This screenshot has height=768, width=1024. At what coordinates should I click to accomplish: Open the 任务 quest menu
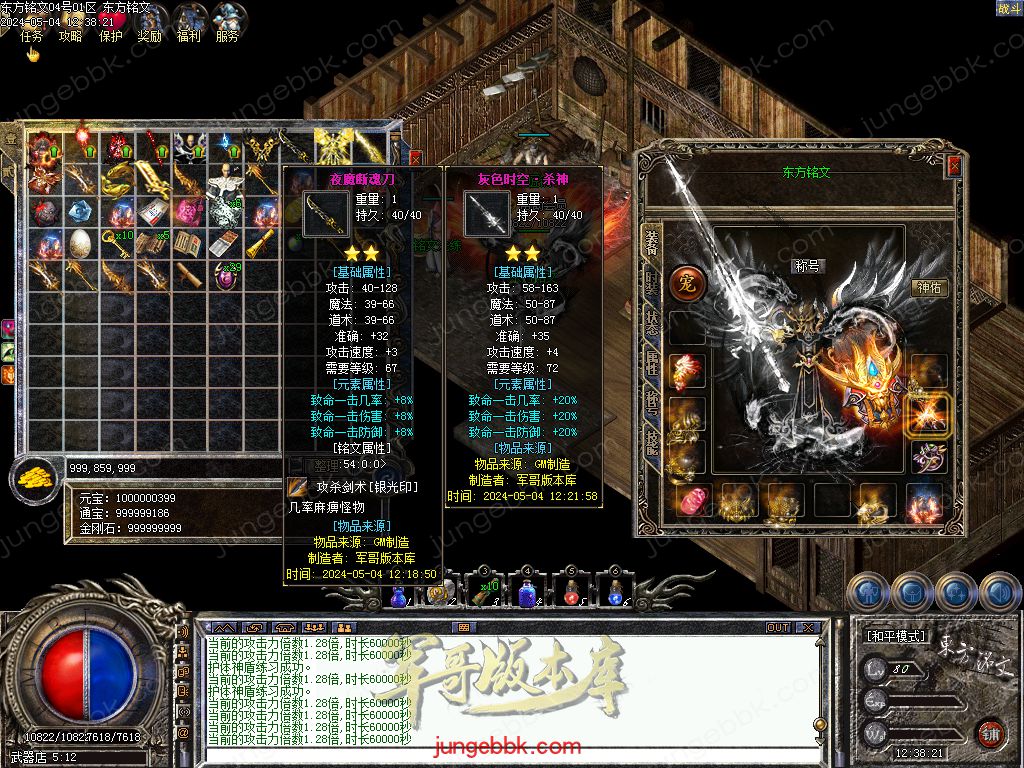32,35
